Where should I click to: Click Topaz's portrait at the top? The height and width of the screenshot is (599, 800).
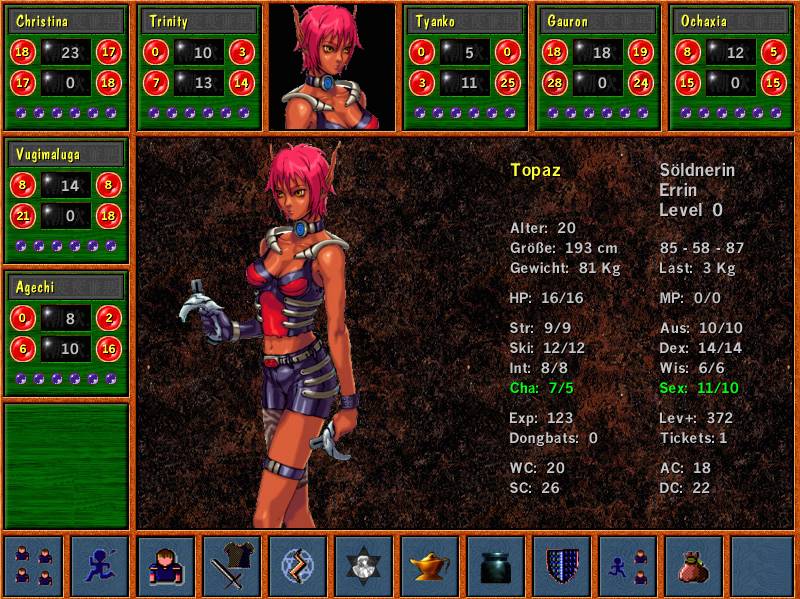332,67
